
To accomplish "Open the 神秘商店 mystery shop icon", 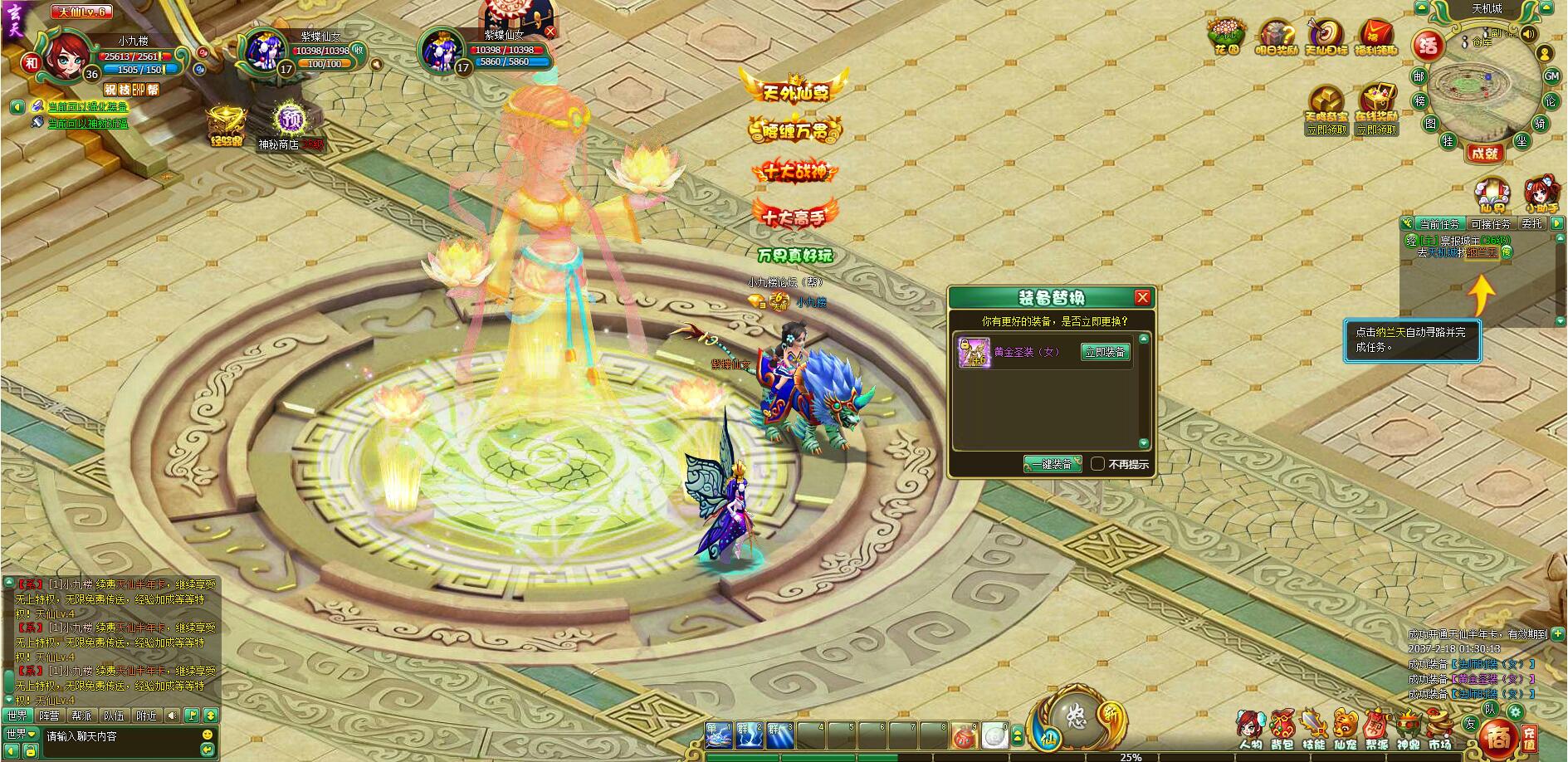I will (x=288, y=121).
